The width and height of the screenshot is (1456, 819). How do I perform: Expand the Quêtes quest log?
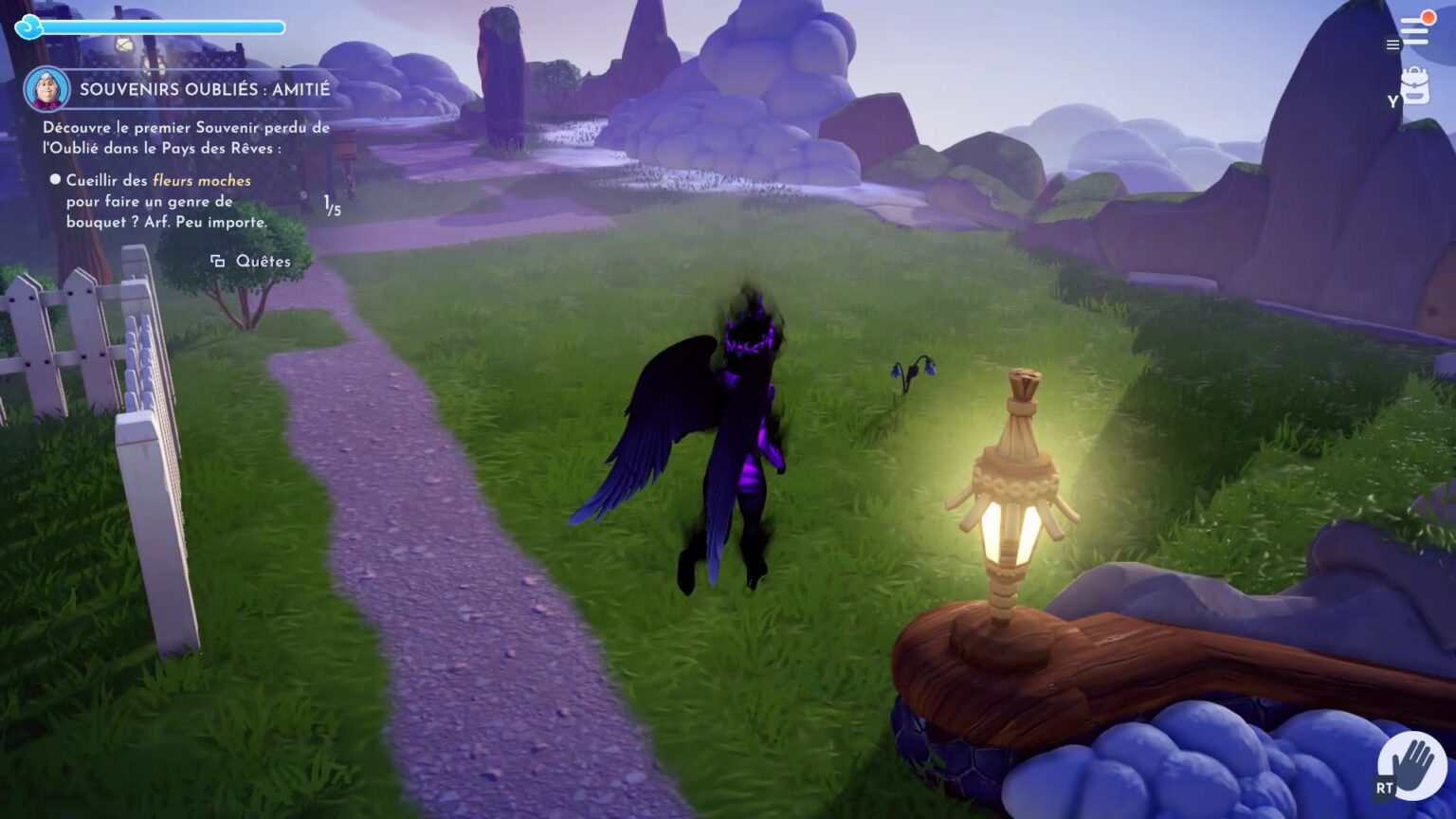(x=261, y=260)
